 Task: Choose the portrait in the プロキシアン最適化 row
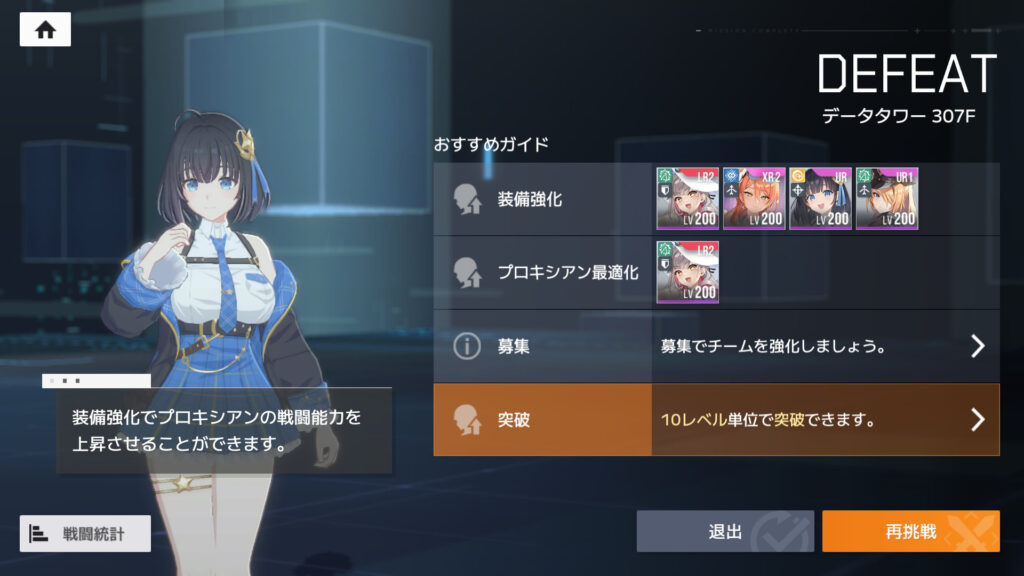pyautogui.click(x=687, y=272)
